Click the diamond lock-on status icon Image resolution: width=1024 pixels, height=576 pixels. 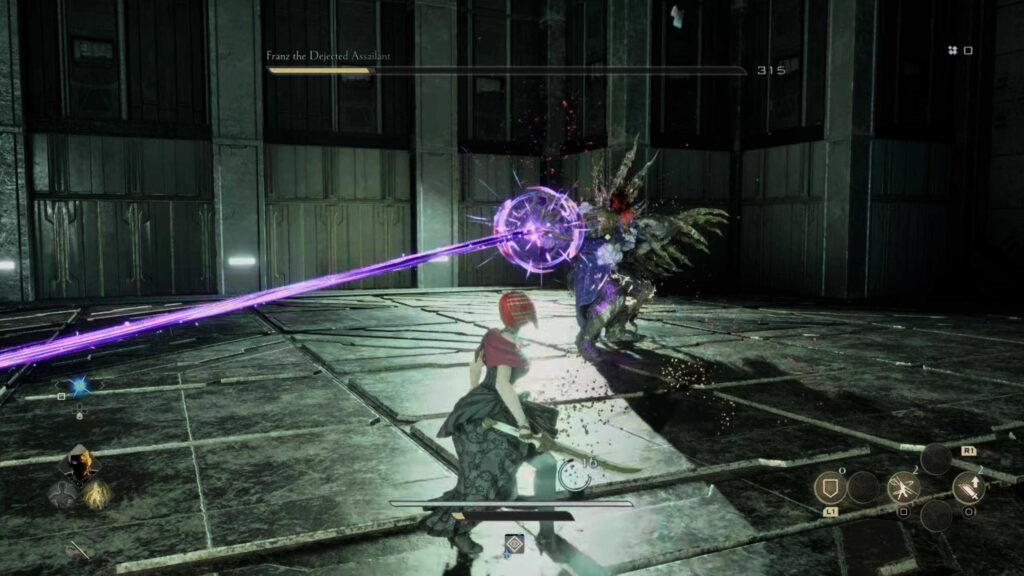(x=514, y=544)
